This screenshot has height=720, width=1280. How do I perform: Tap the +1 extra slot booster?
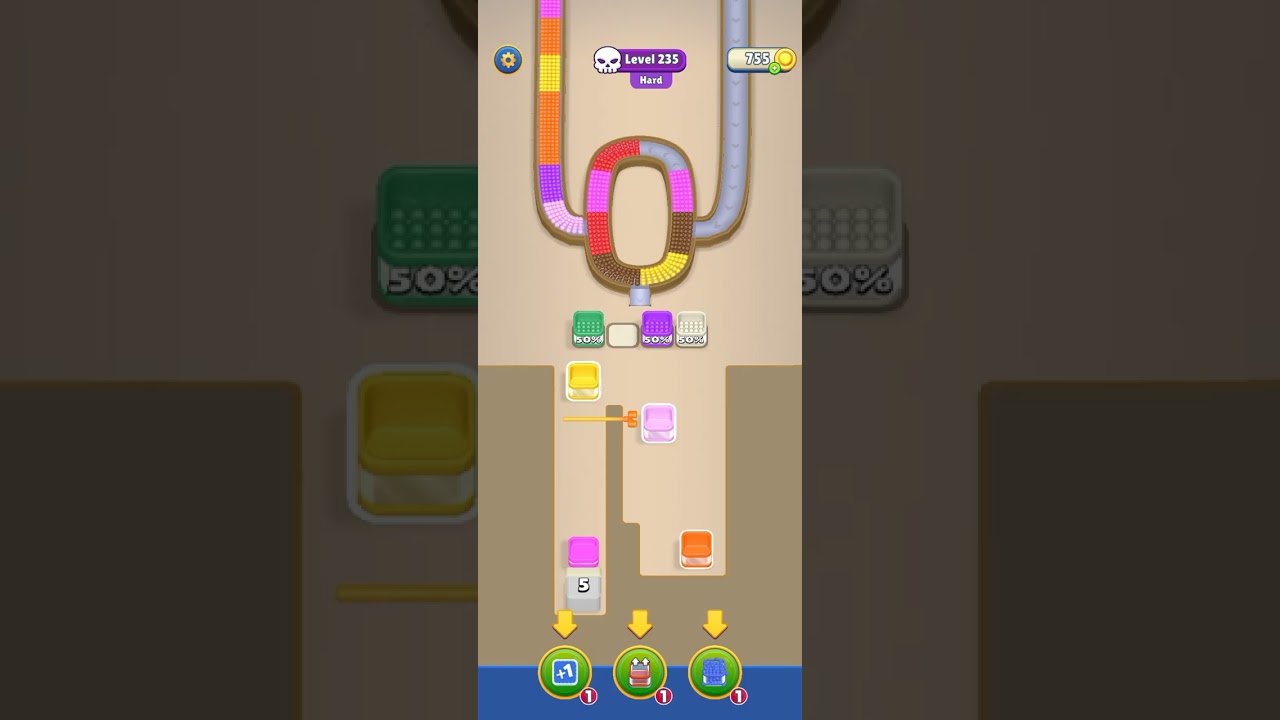click(565, 673)
